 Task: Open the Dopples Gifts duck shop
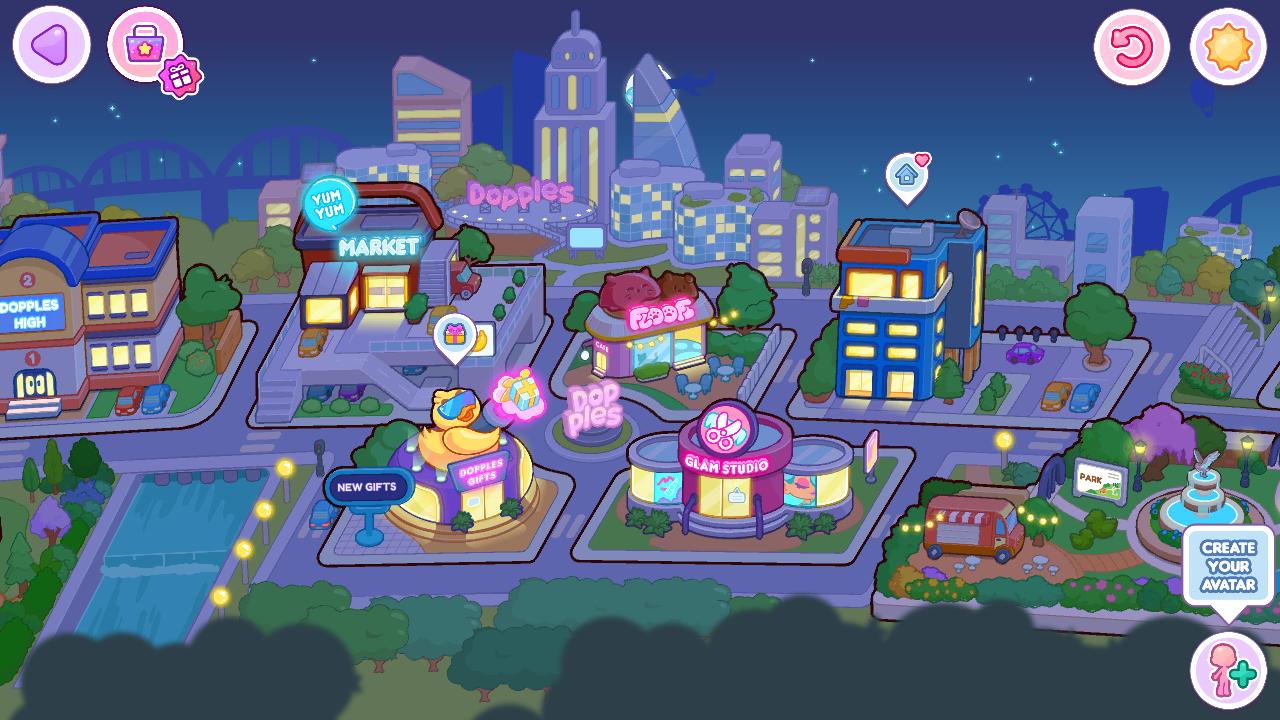pyautogui.click(x=470, y=470)
